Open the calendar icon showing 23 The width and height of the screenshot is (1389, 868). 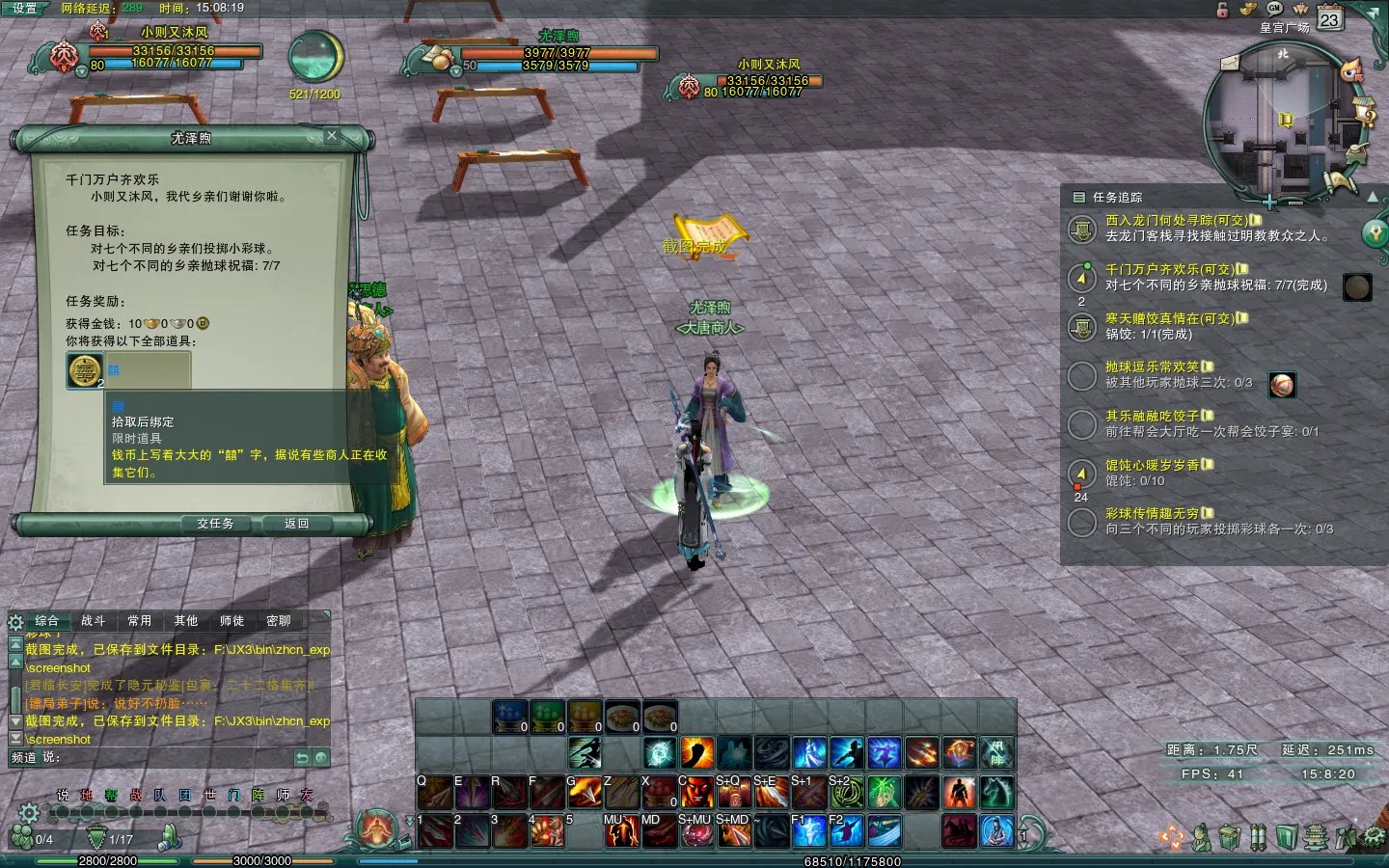coord(1330,19)
